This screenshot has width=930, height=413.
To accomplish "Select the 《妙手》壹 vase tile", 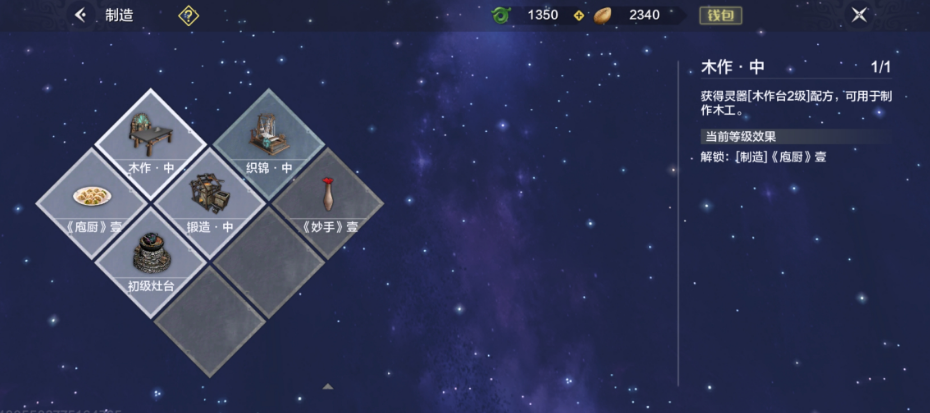I will pyautogui.click(x=328, y=200).
